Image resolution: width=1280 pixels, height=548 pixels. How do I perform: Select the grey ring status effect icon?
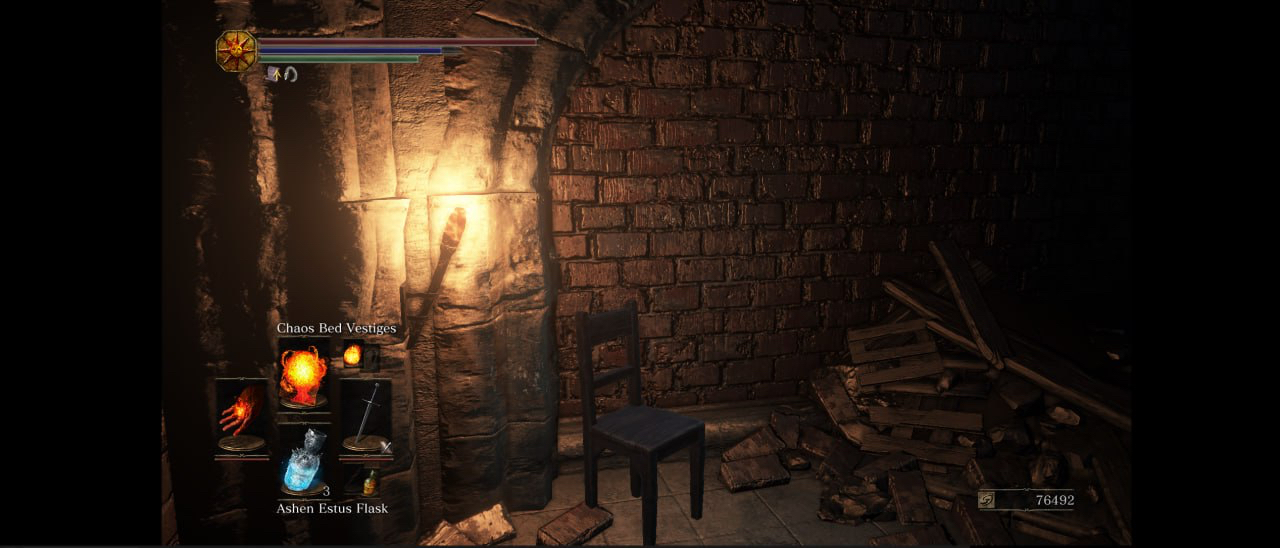[x=290, y=73]
